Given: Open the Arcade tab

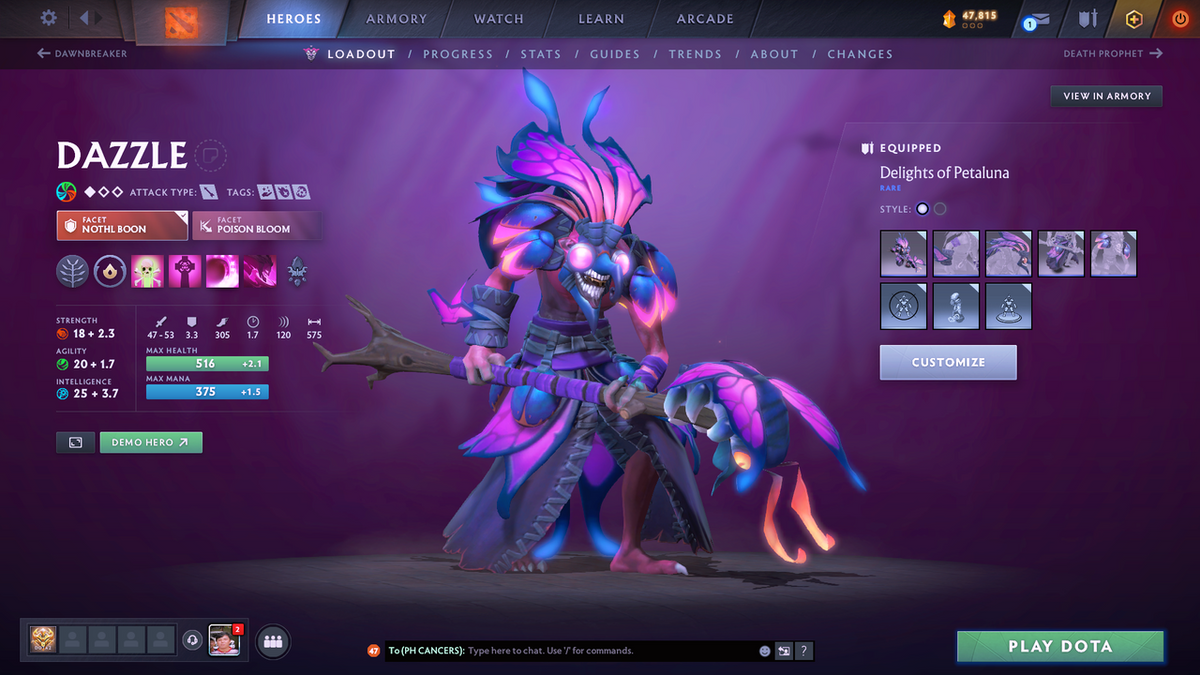Looking at the screenshot, I should 705,19.
